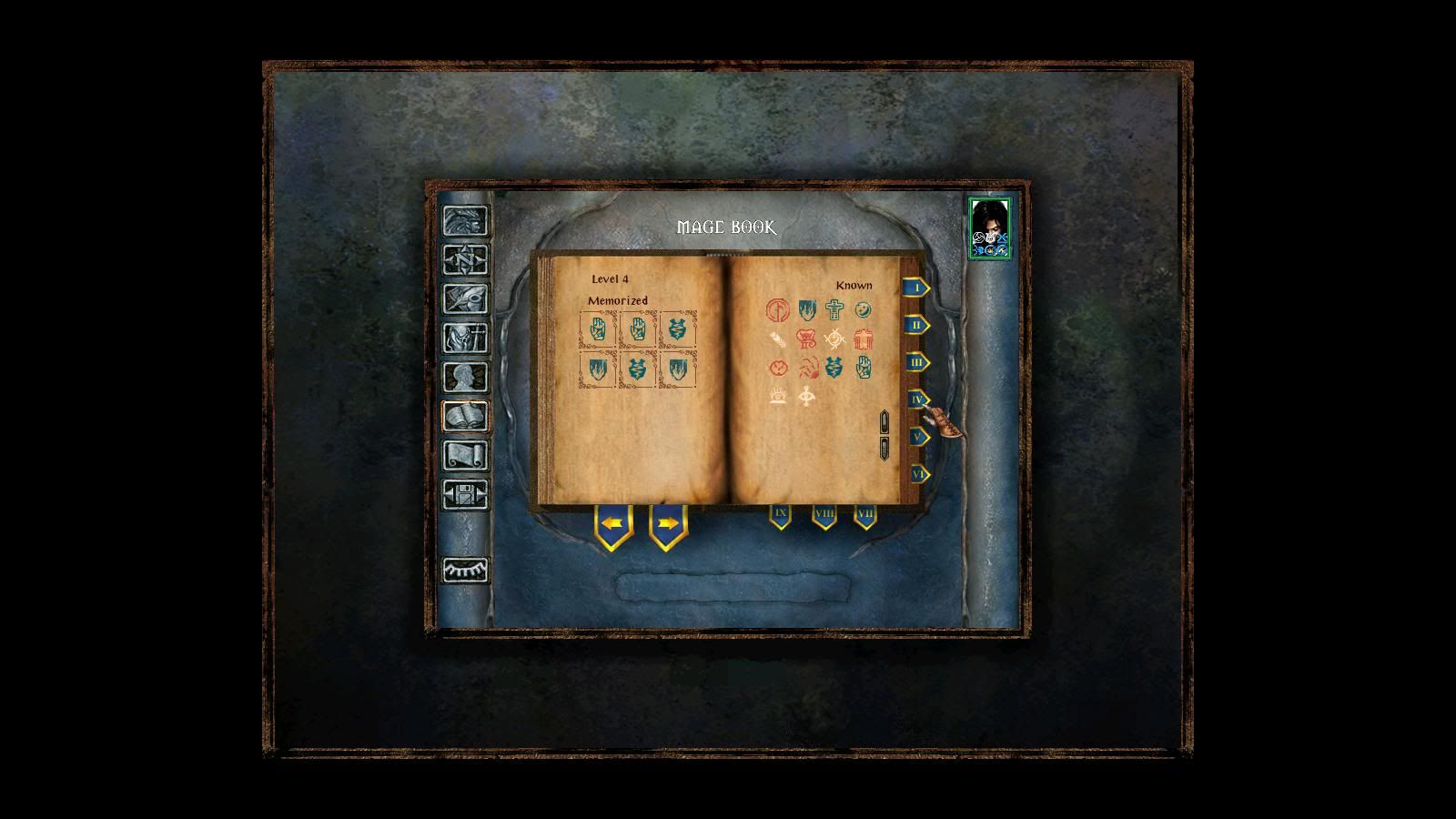Show the level IX spell page
The image size is (1456, 819).
click(780, 514)
